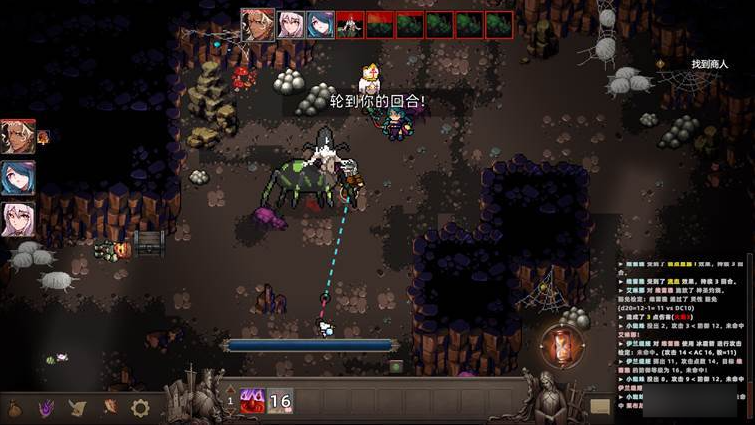Select the silver-haired party member portrait on left
The height and width of the screenshot is (425, 755).
coord(18,219)
